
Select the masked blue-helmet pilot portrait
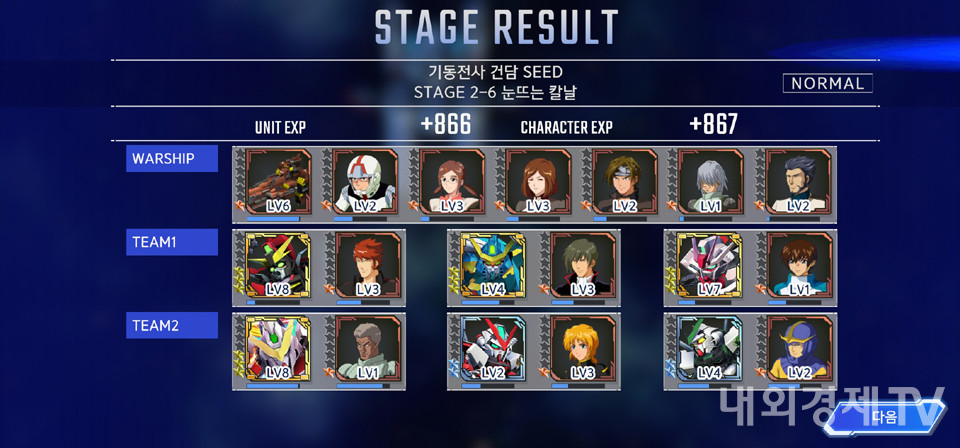point(798,350)
